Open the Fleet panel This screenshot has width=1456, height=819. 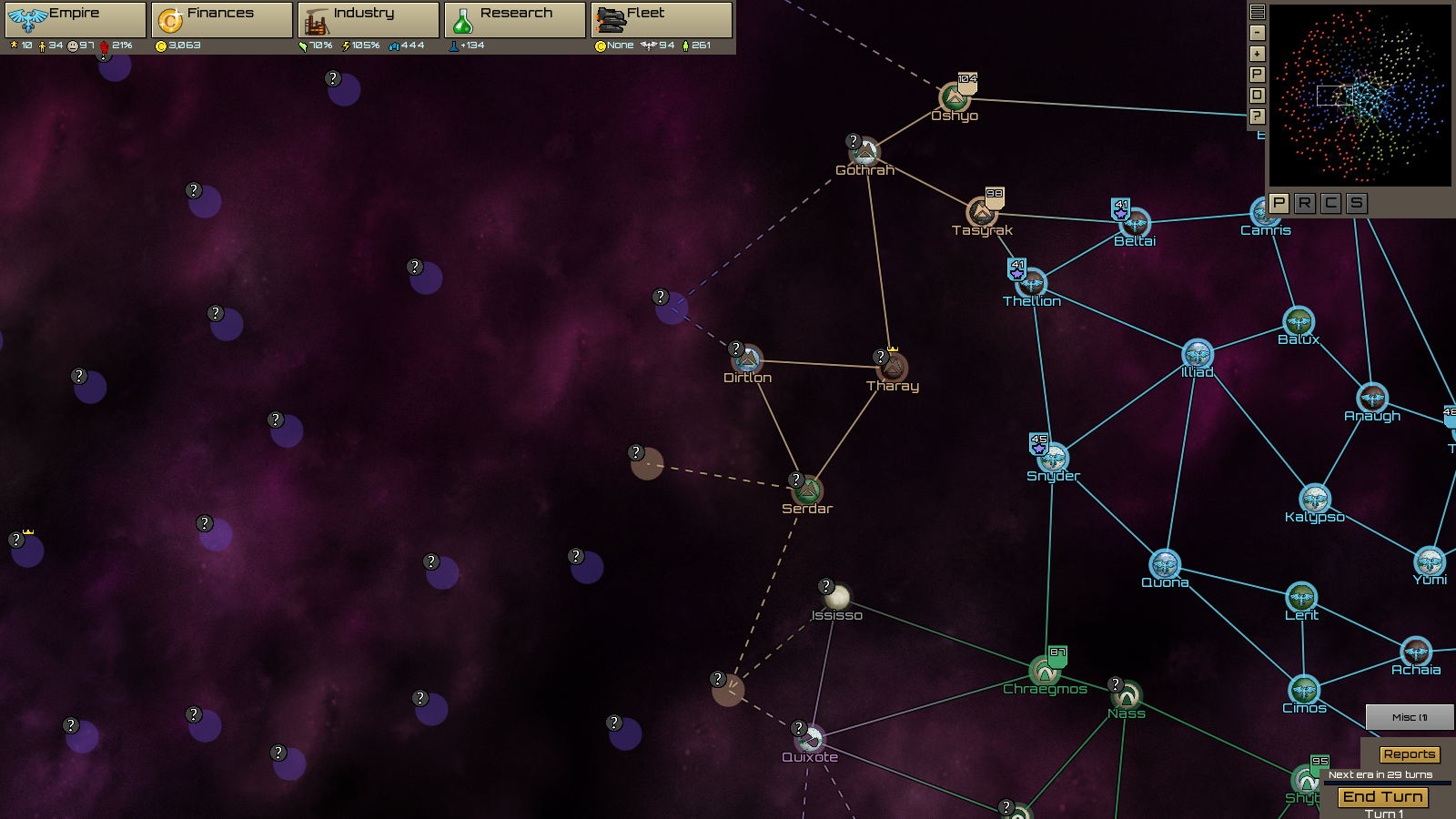click(662, 19)
